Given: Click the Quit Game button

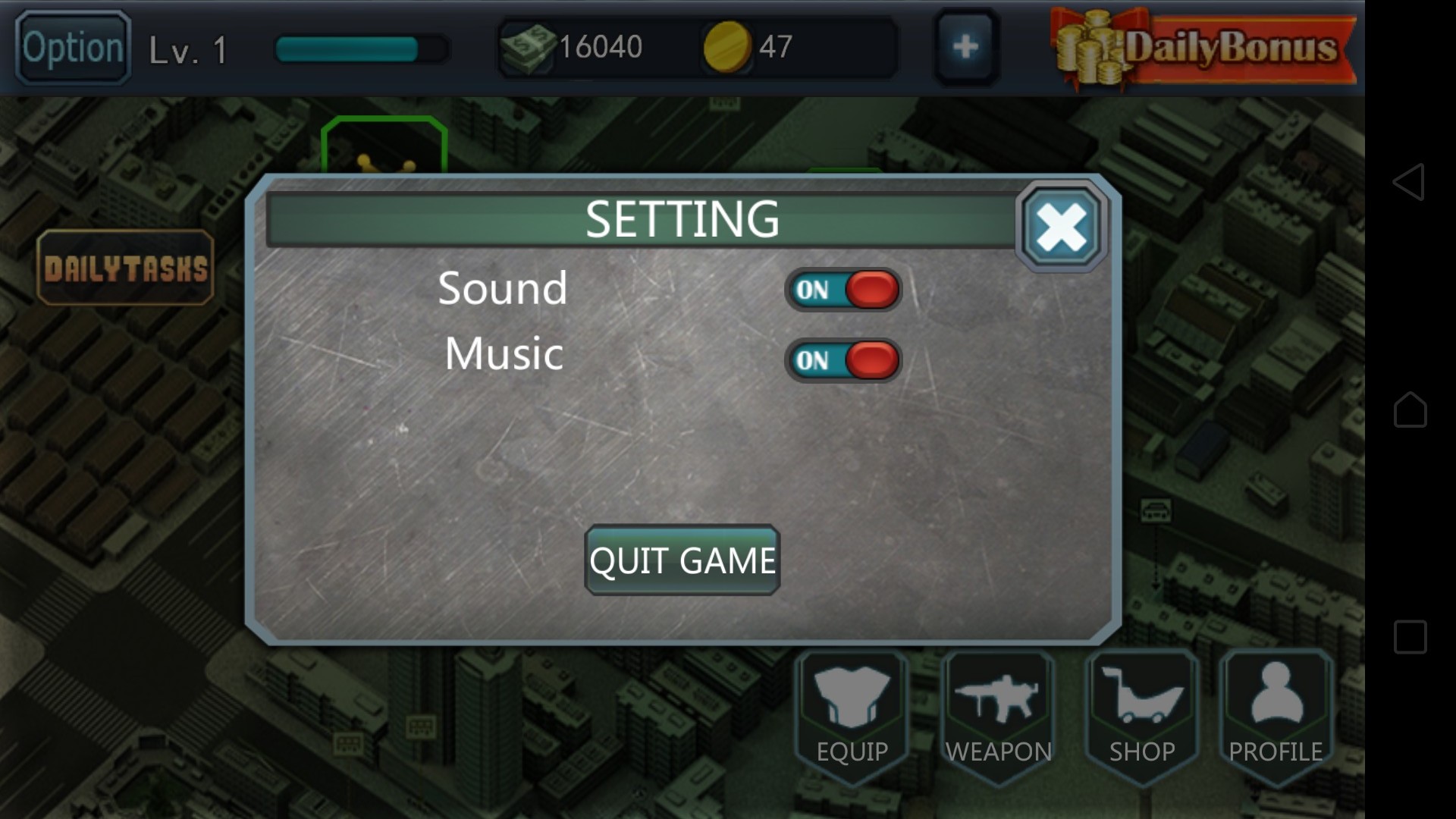Looking at the screenshot, I should pyautogui.click(x=682, y=560).
